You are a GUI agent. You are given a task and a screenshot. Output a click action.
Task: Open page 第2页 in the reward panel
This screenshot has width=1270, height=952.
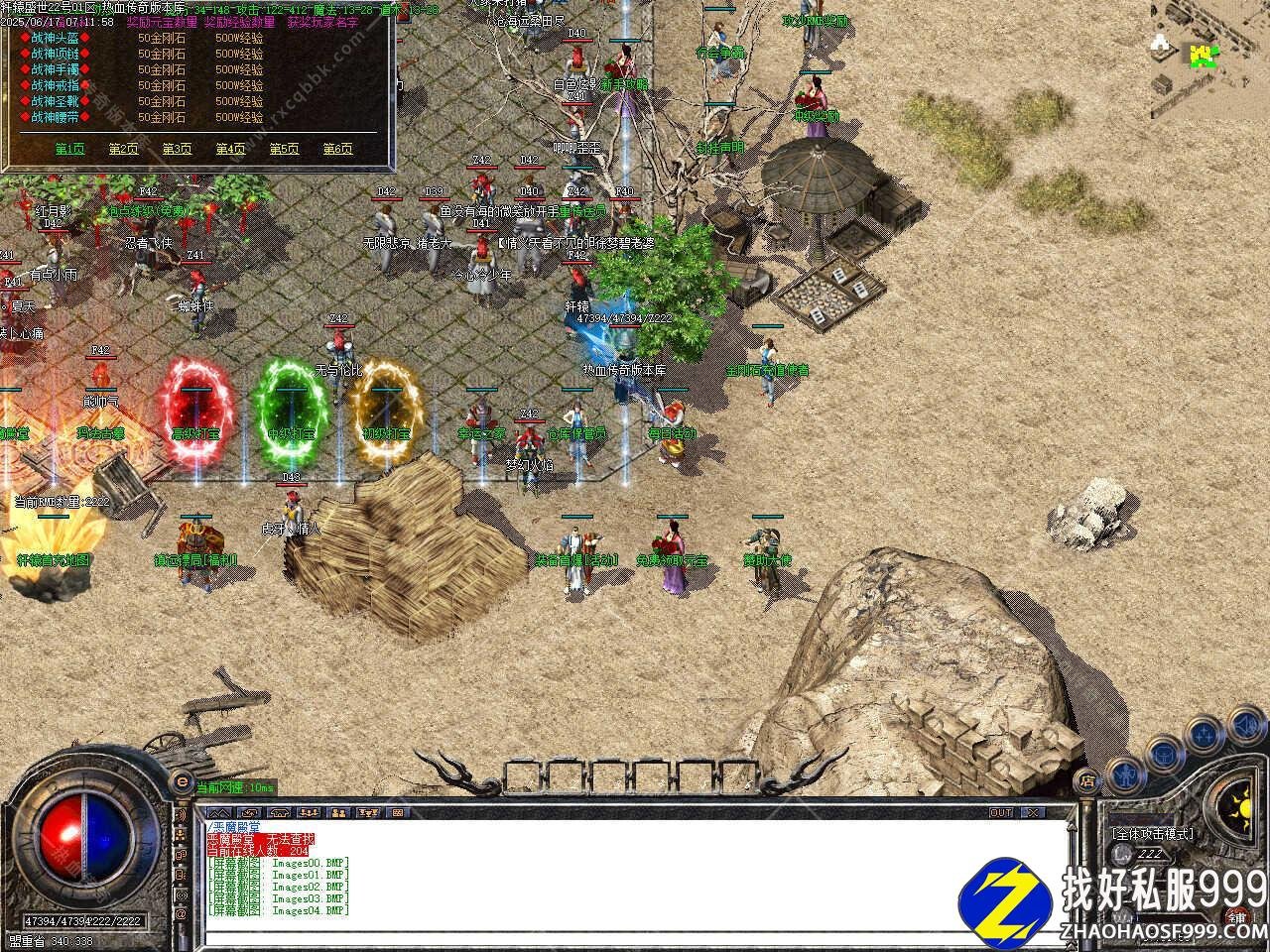tap(123, 149)
